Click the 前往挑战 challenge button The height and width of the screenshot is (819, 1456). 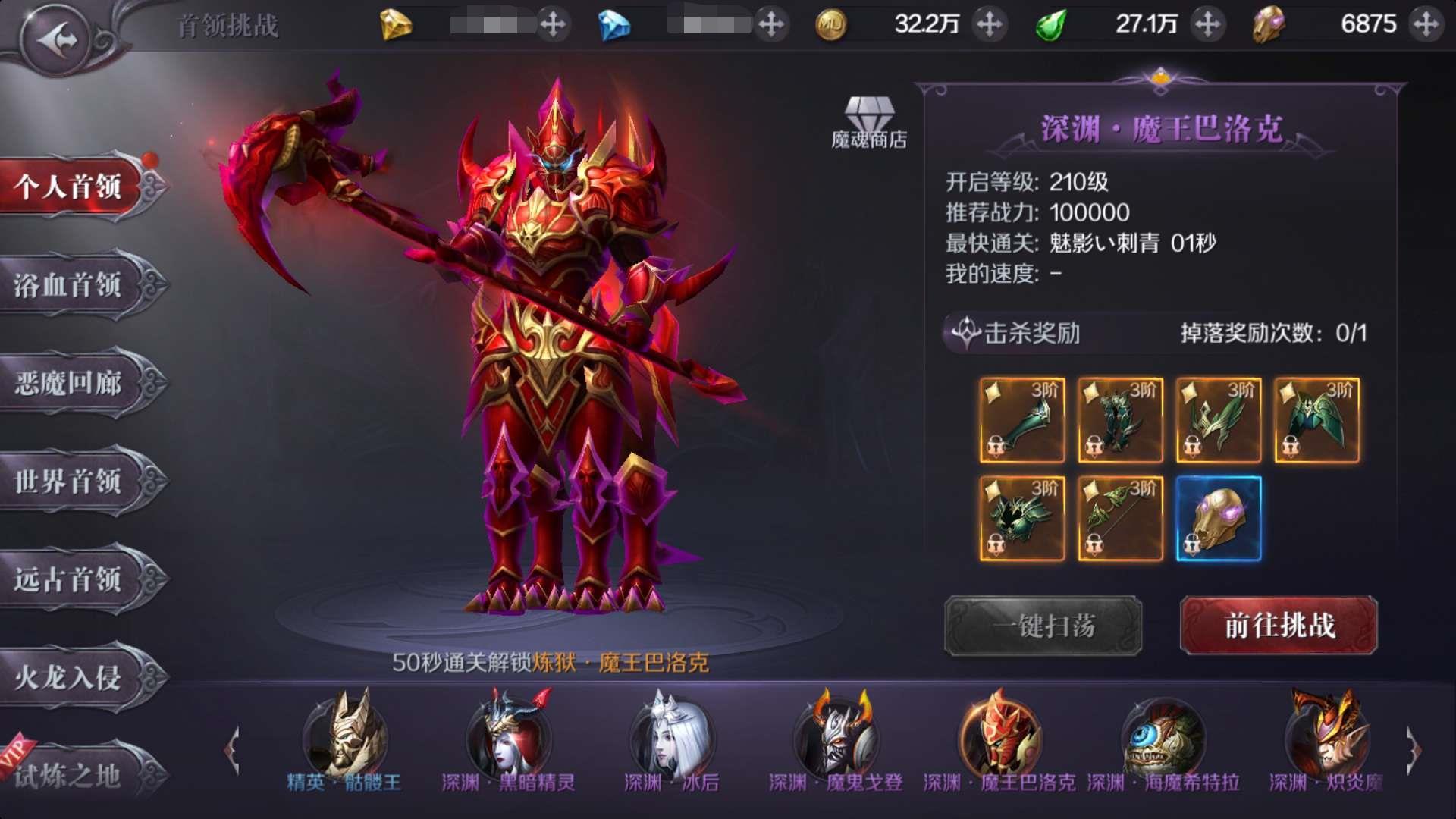click(x=1279, y=626)
